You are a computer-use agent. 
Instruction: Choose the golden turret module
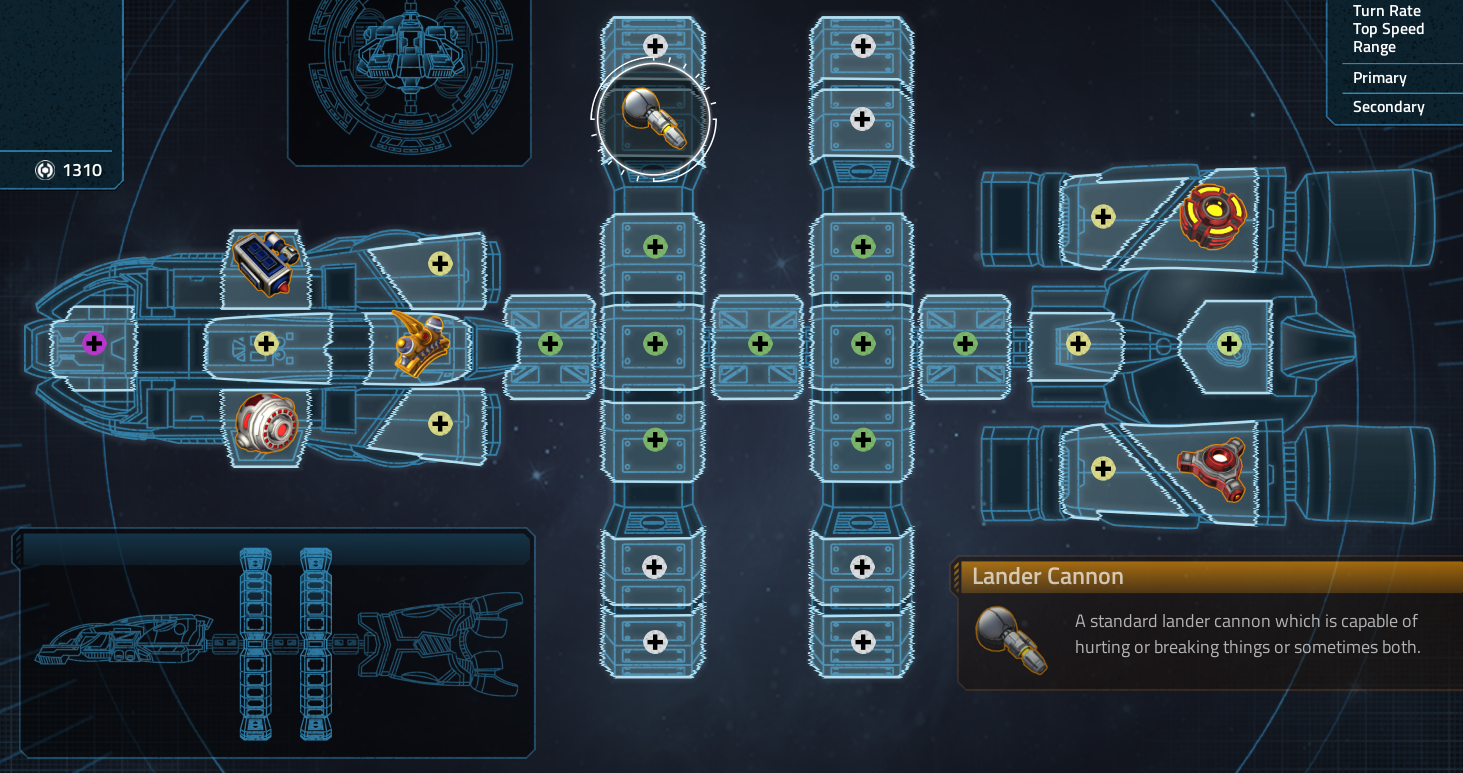[x=419, y=344]
